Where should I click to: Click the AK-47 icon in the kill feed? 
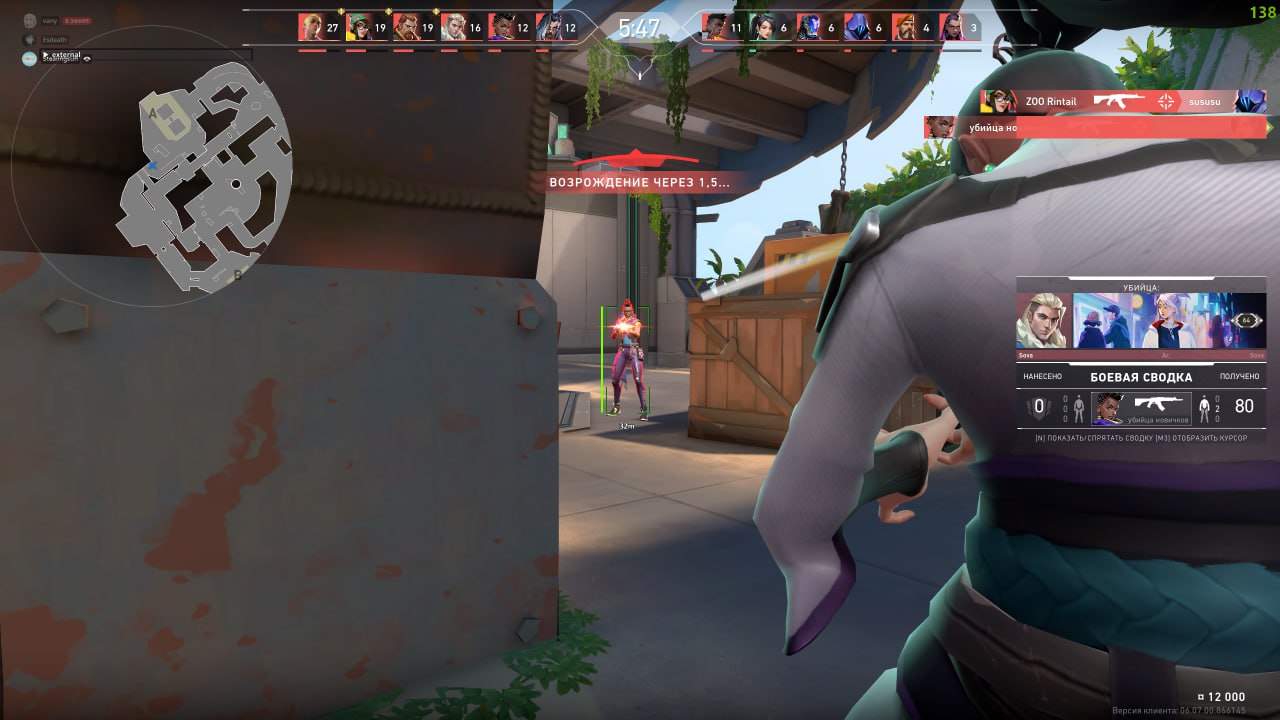point(1120,98)
